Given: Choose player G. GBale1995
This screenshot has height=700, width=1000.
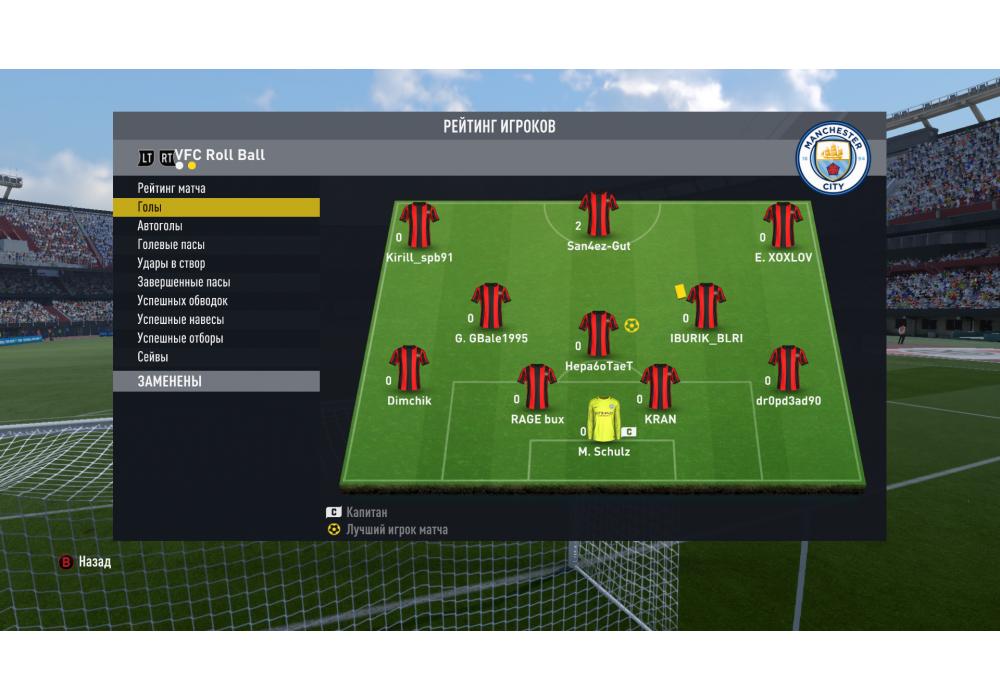Looking at the screenshot, I should pyautogui.click(x=490, y=306).
